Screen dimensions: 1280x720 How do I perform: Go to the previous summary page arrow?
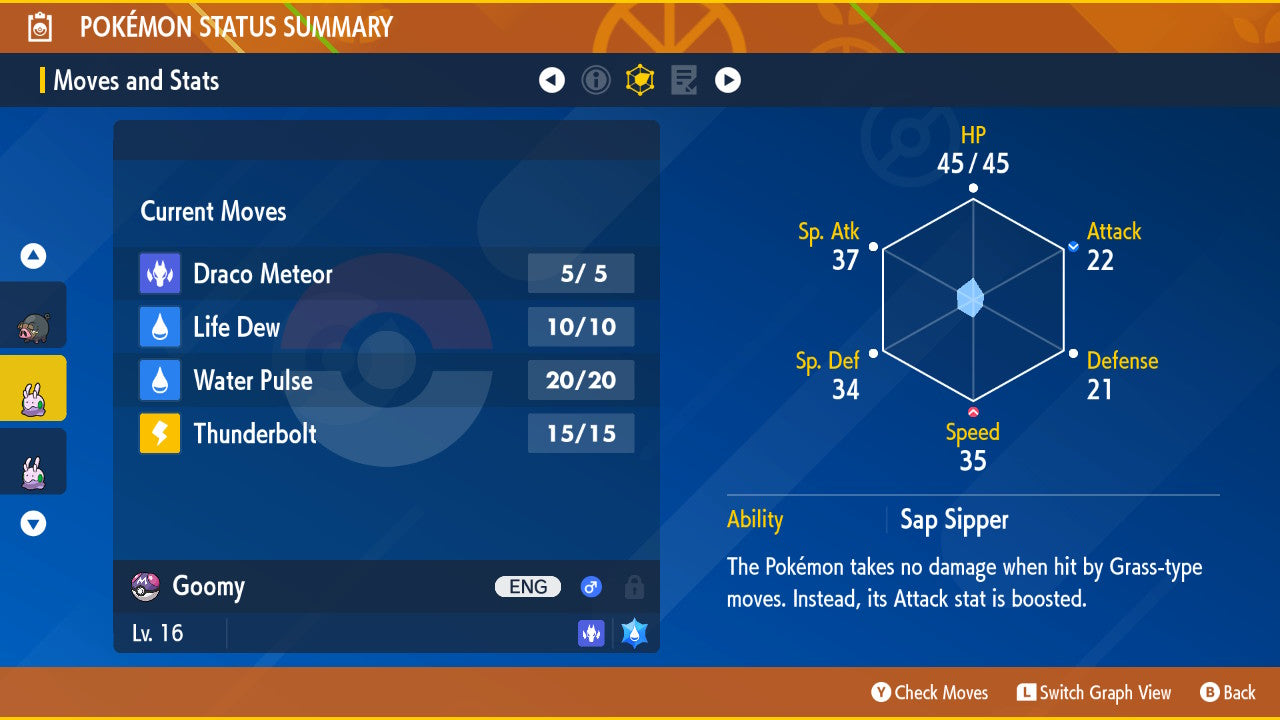552,80
